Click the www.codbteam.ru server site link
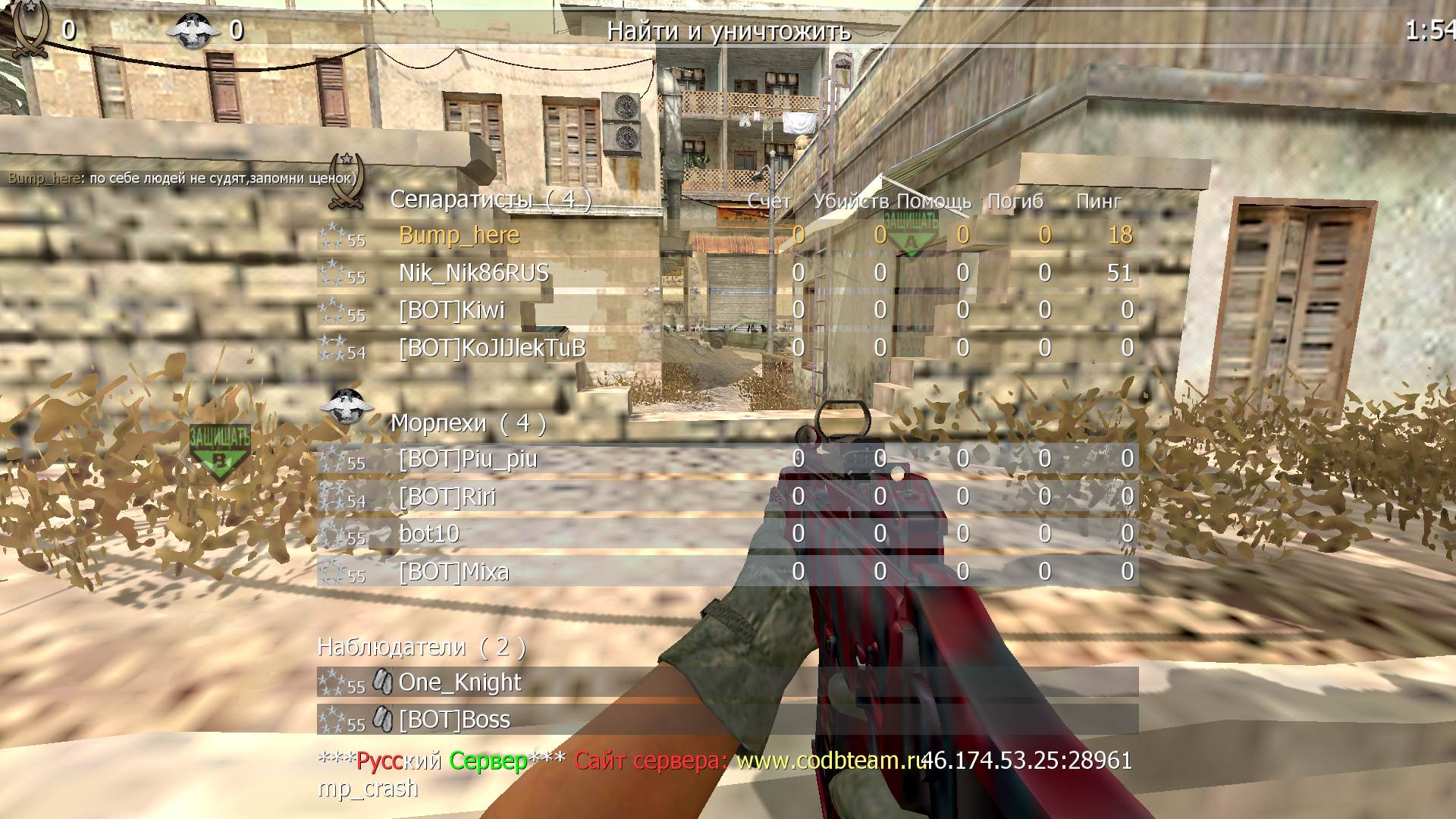This screenshot has height=819, width=1456. tap(830, 761)
